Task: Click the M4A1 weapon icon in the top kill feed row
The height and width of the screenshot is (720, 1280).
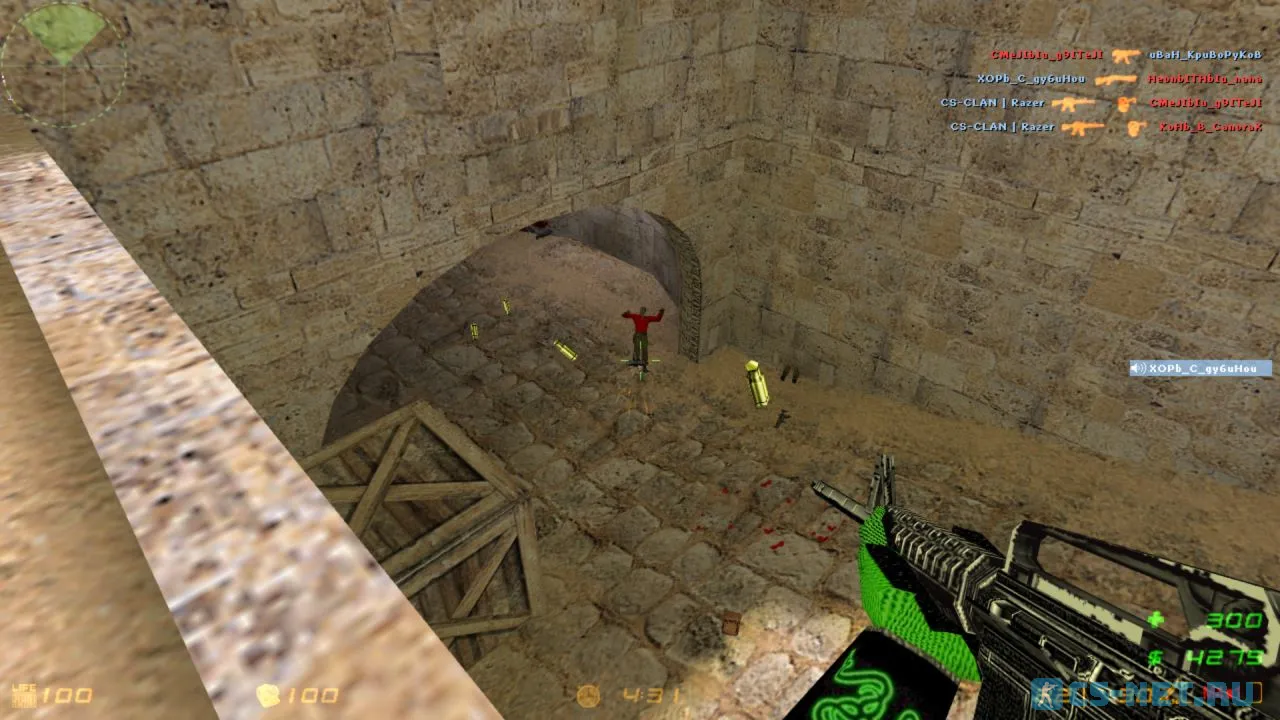Action: [x=1126, y=56]
